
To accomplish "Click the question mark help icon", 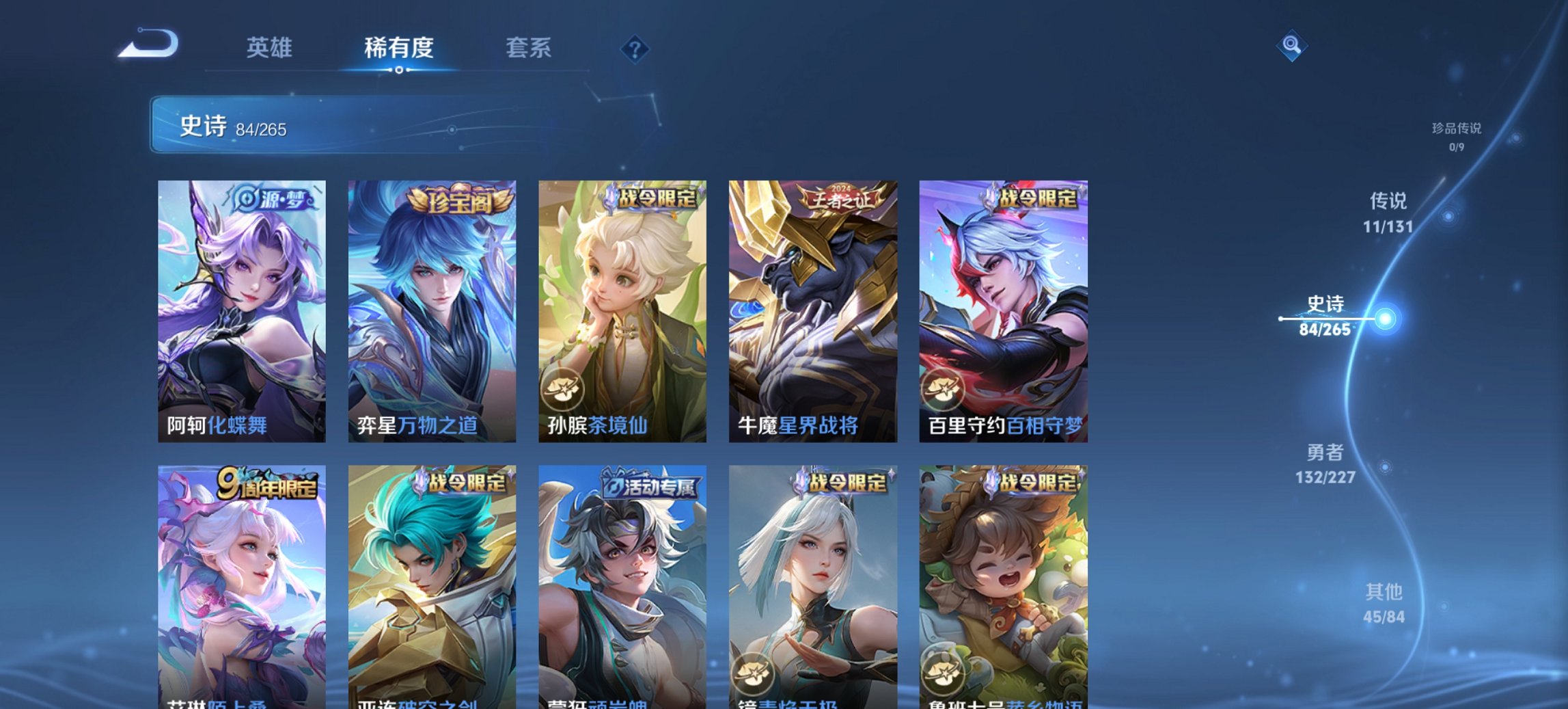I will click(x=633, y=48).
